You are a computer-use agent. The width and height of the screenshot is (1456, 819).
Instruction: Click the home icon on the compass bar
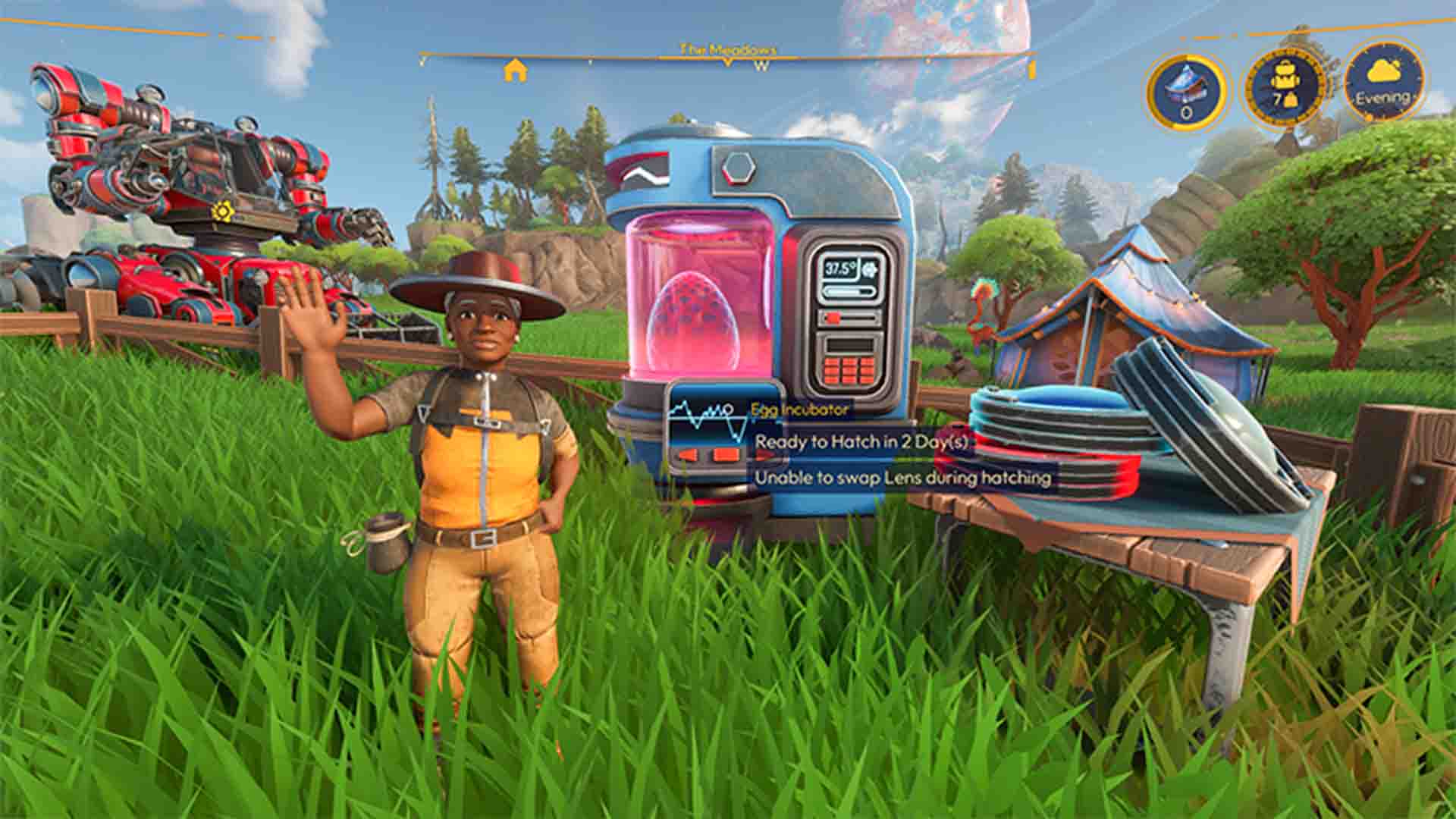516,69
